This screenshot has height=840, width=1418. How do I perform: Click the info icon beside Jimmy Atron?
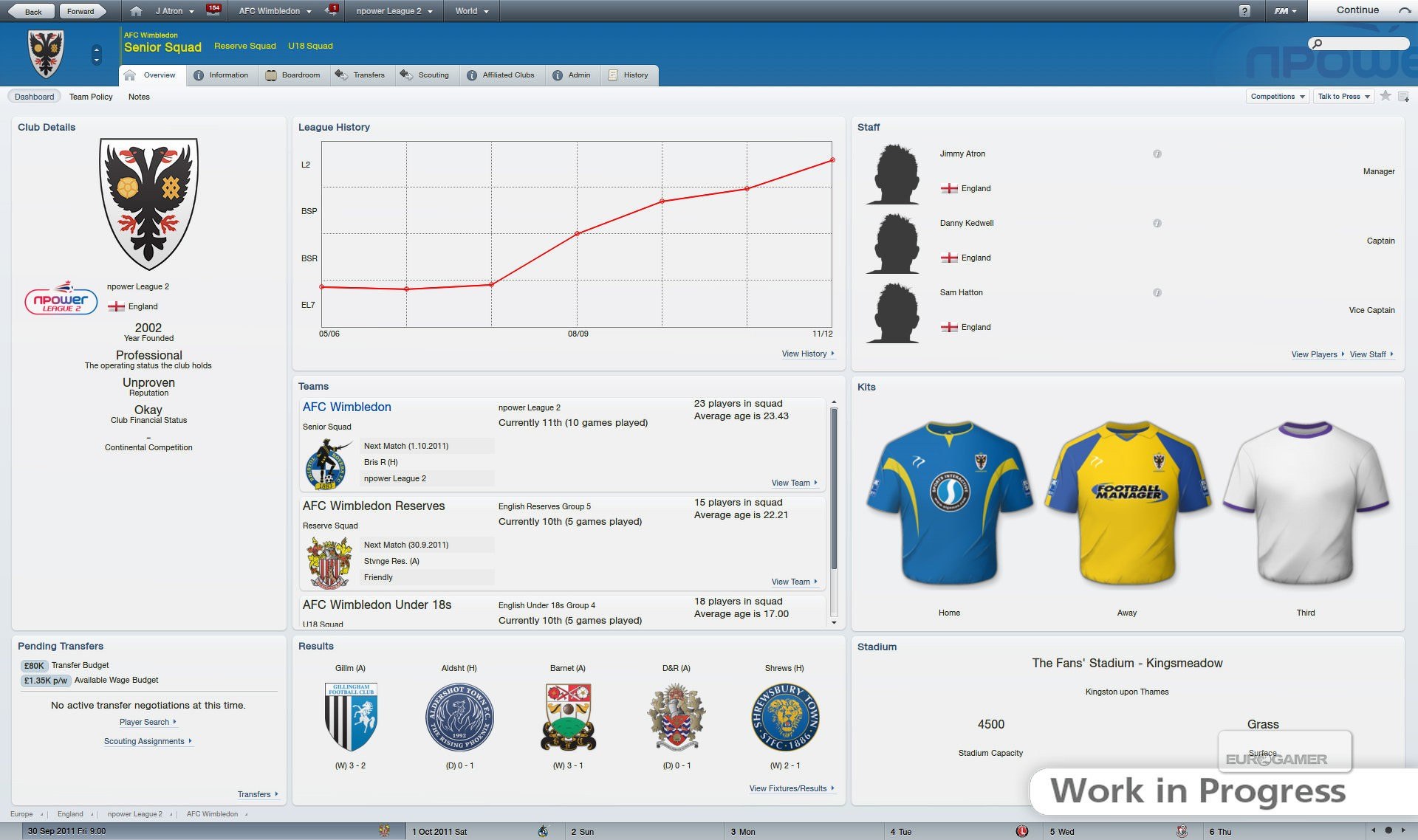click(1157, 154)
